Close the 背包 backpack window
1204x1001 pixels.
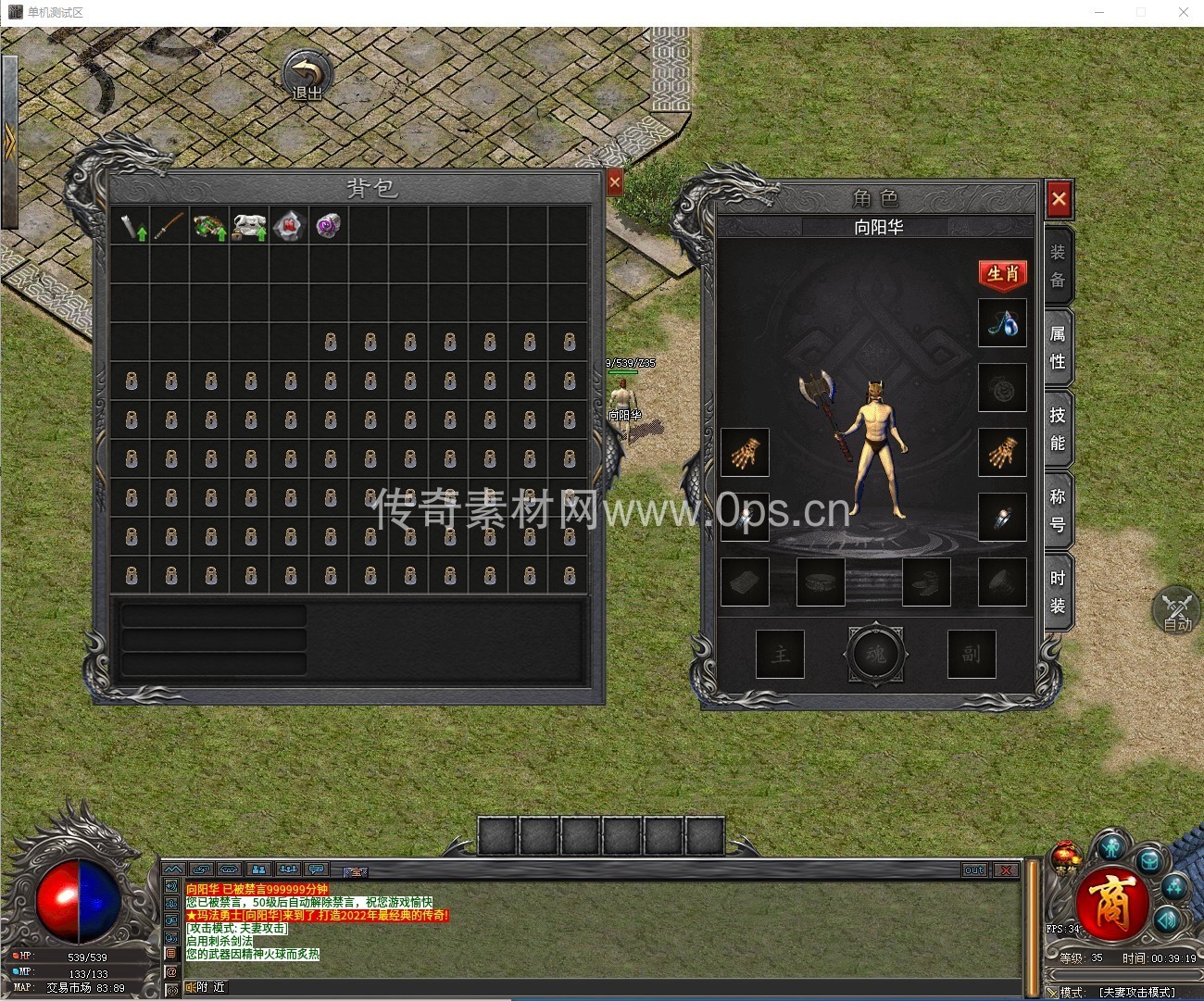pos(615,182)
